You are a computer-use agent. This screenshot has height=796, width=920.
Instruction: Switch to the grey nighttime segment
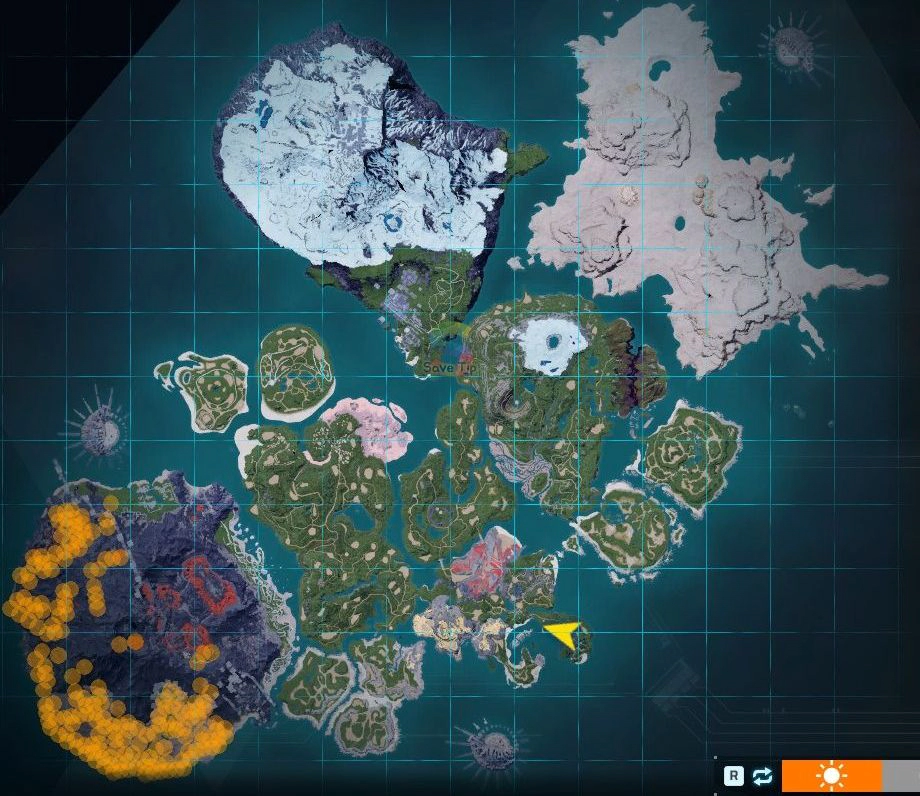point(901,776)
